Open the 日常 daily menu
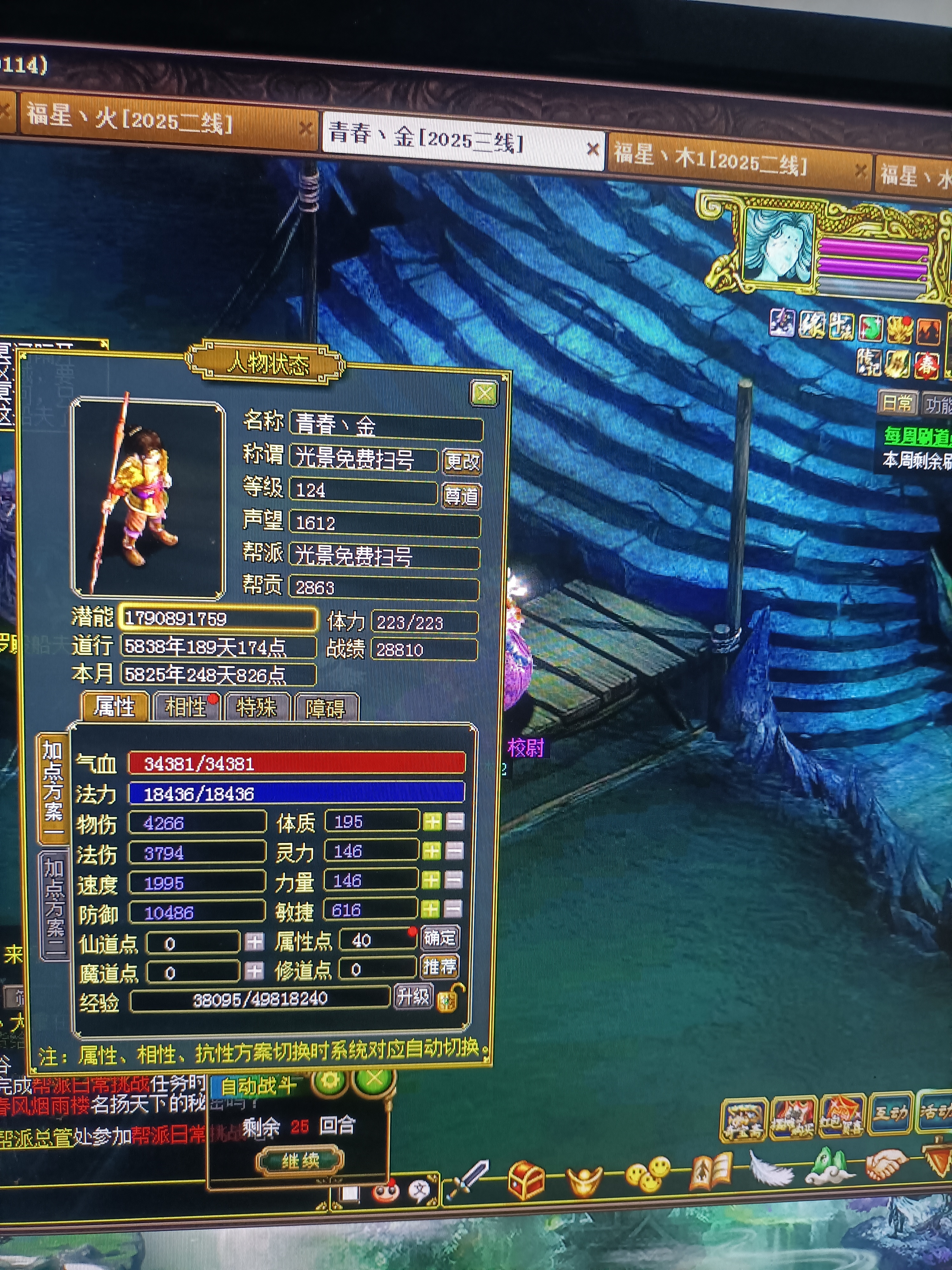 click(897, 403)
